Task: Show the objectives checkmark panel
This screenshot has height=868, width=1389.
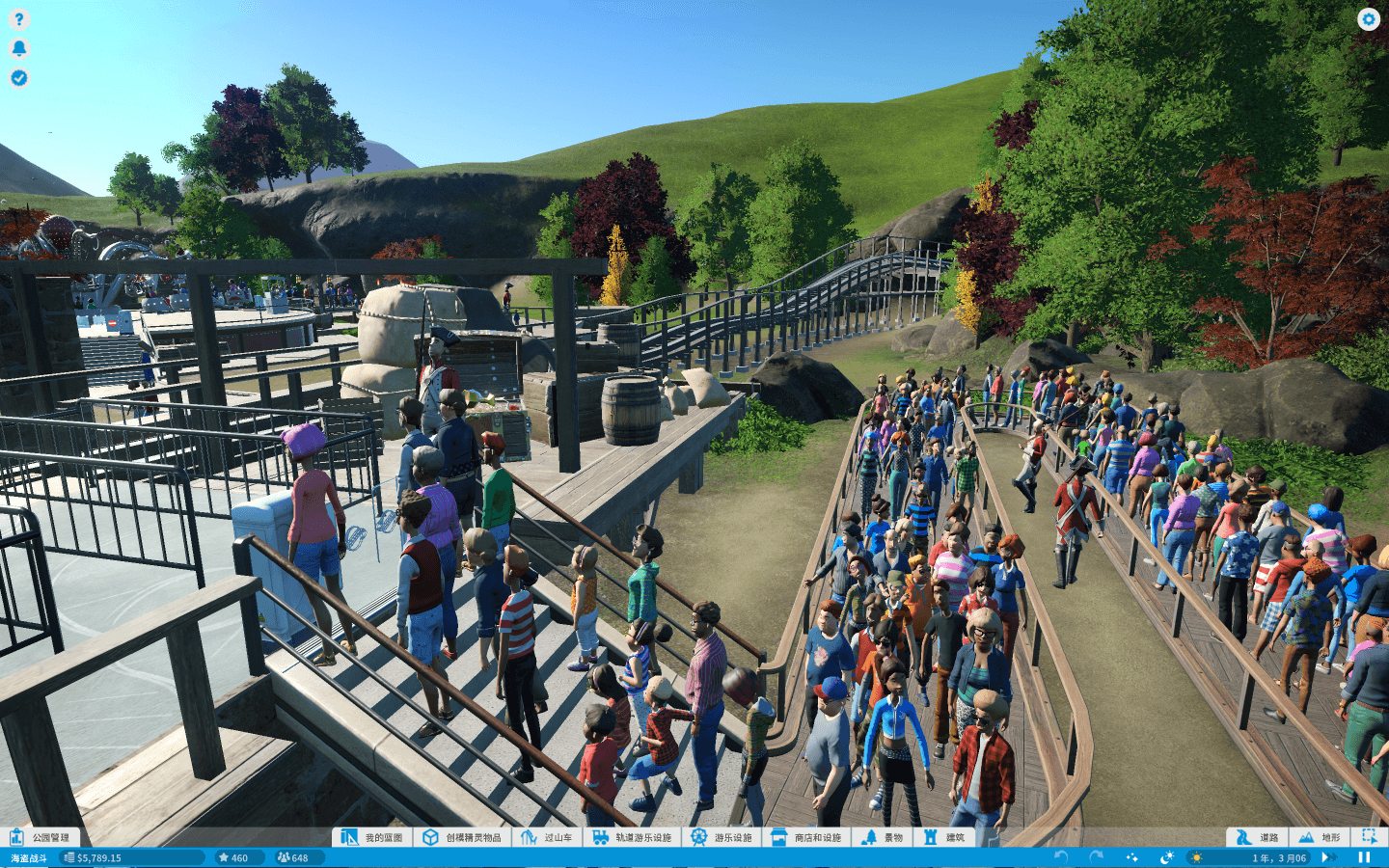Action: (x=19, y=78)
